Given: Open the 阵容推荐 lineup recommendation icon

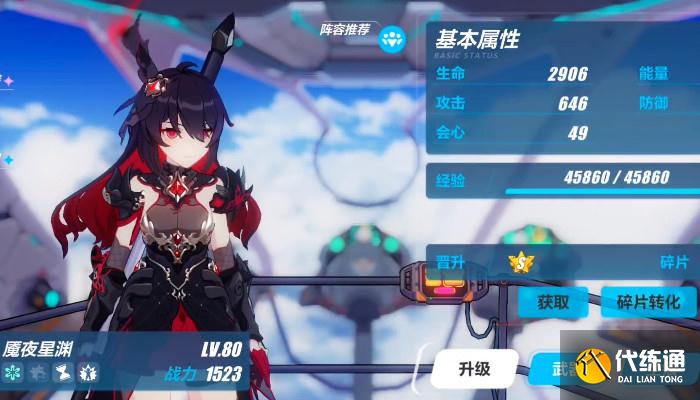Looking at the screenshot, I should tap(393, 37).
